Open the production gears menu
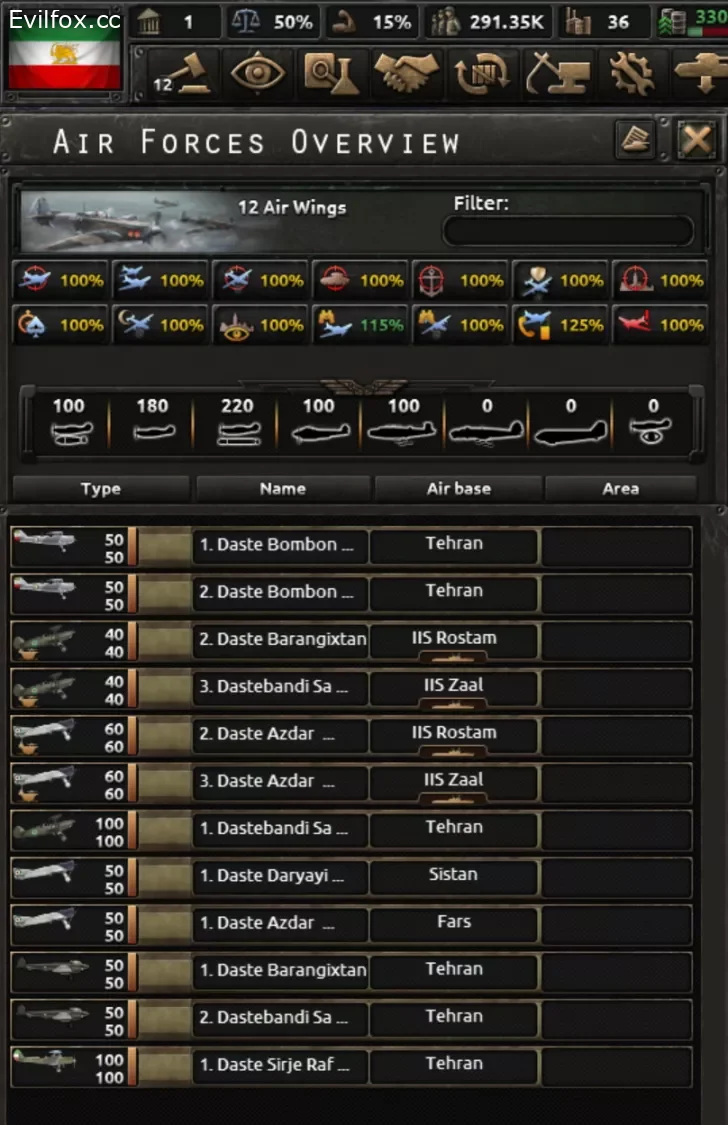This screenshot has height=1125, width=728. point(632,75)
